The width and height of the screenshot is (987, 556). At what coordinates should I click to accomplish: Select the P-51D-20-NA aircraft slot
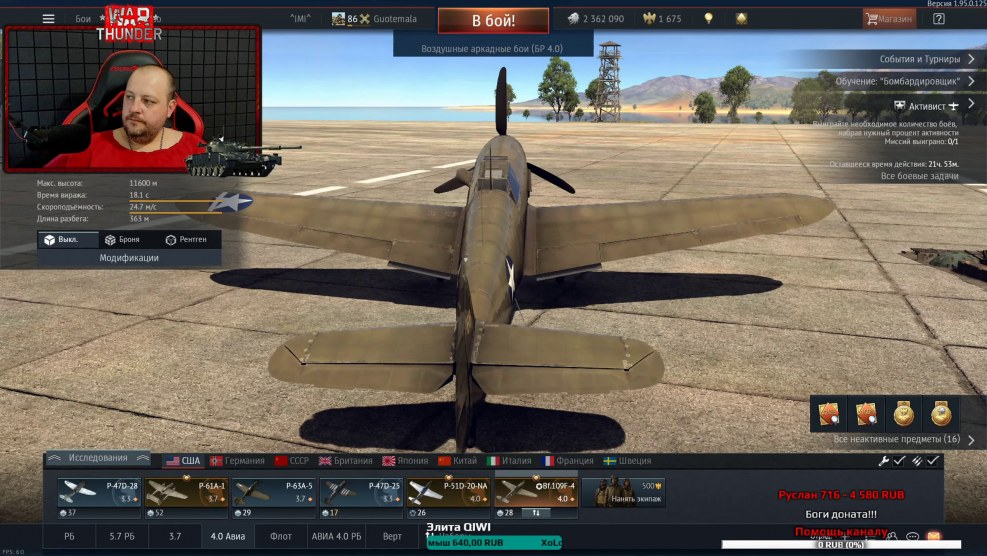450,497
